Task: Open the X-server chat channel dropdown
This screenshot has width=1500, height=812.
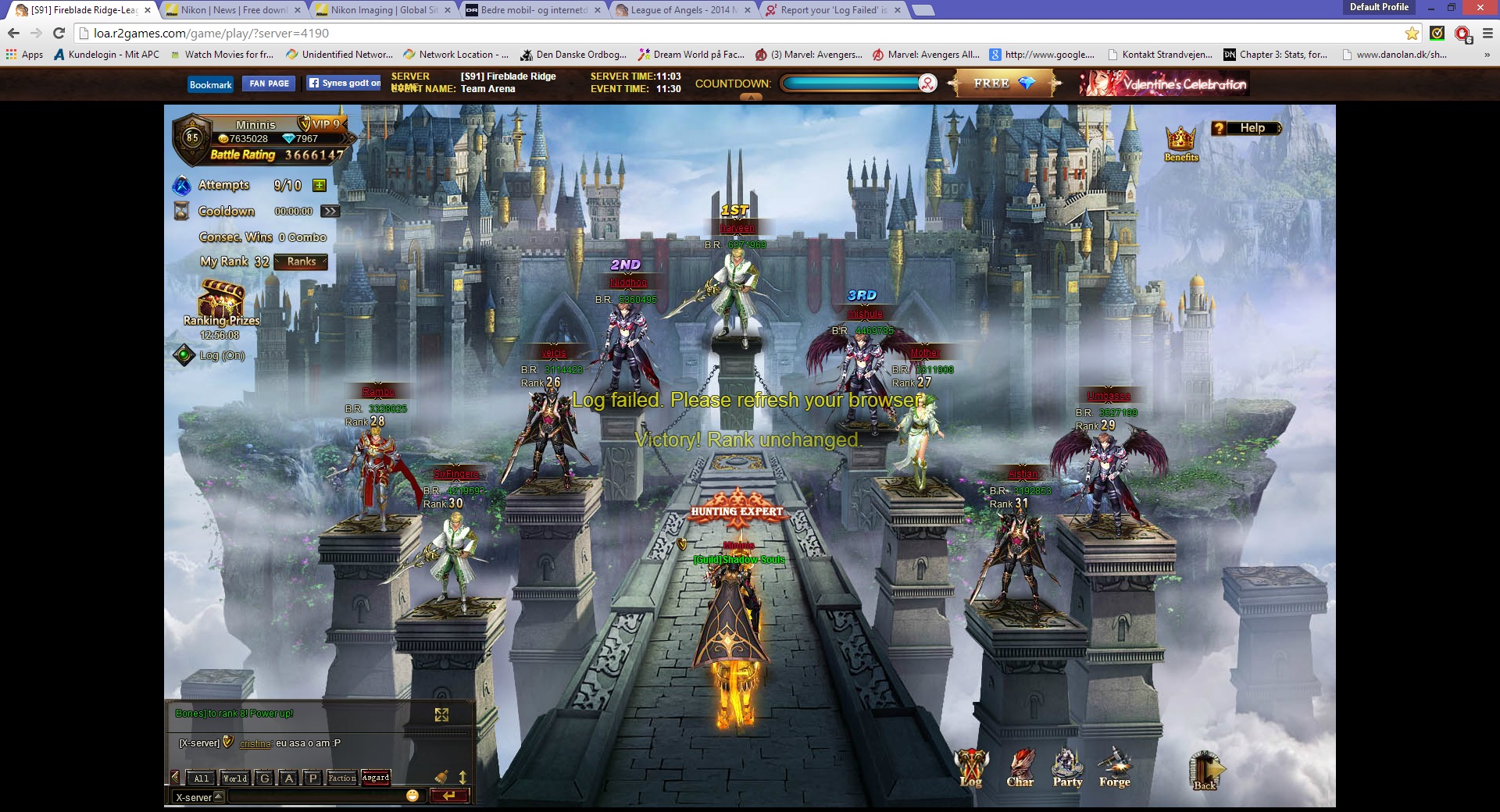Action: coord(219,797)
